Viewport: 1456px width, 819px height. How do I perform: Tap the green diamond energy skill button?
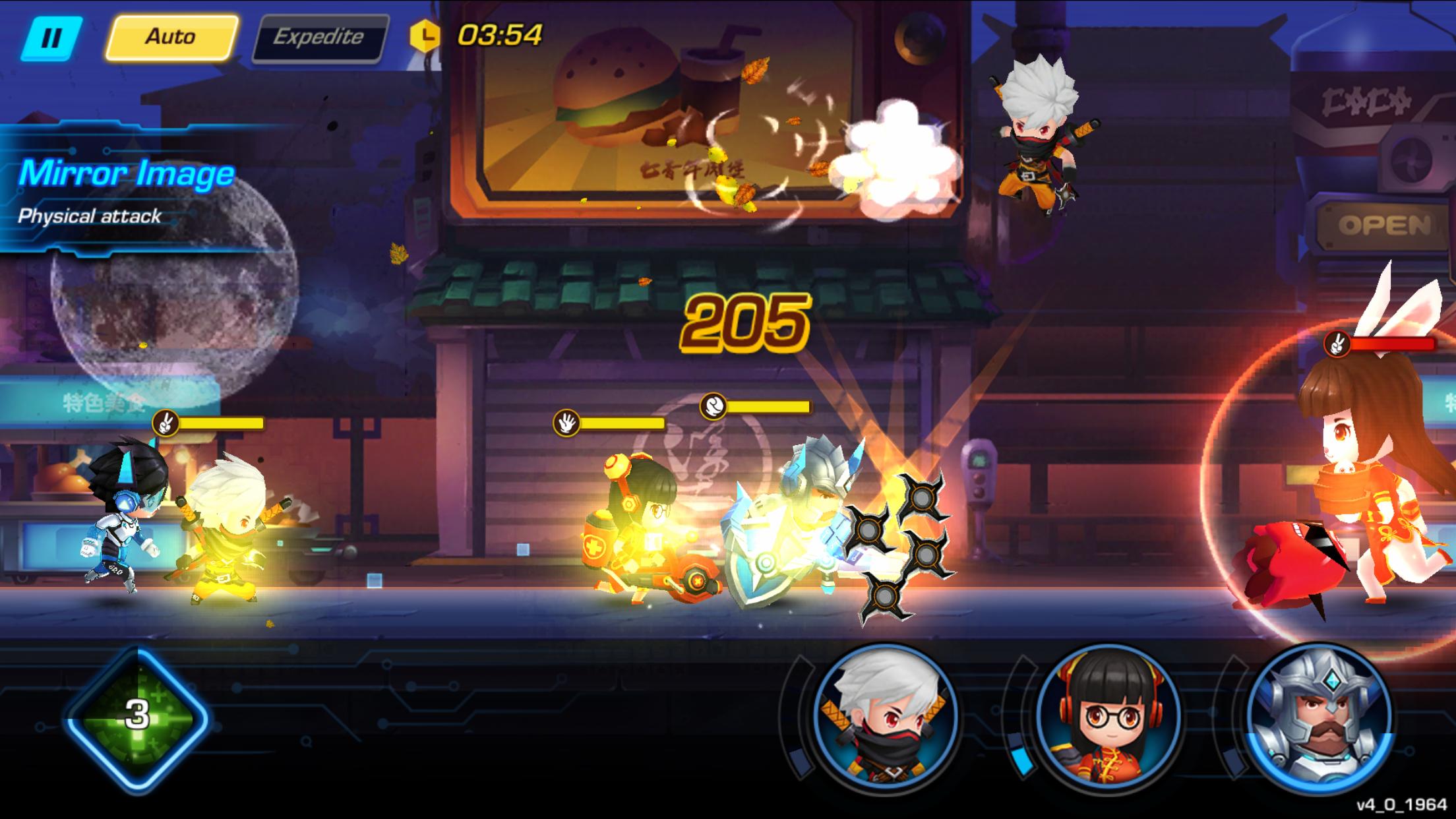click(x=137, y=715)
